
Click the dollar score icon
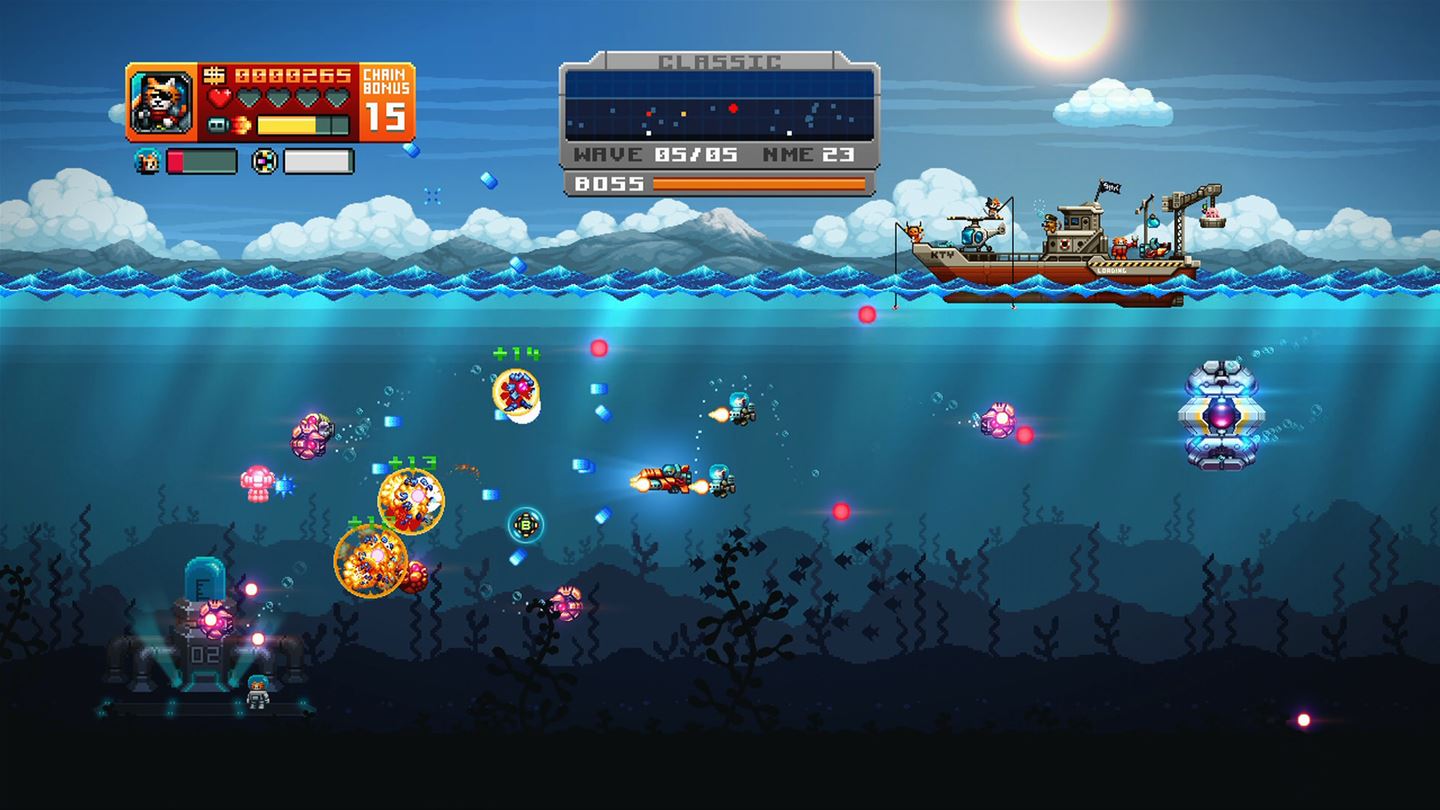pos(214,76)
